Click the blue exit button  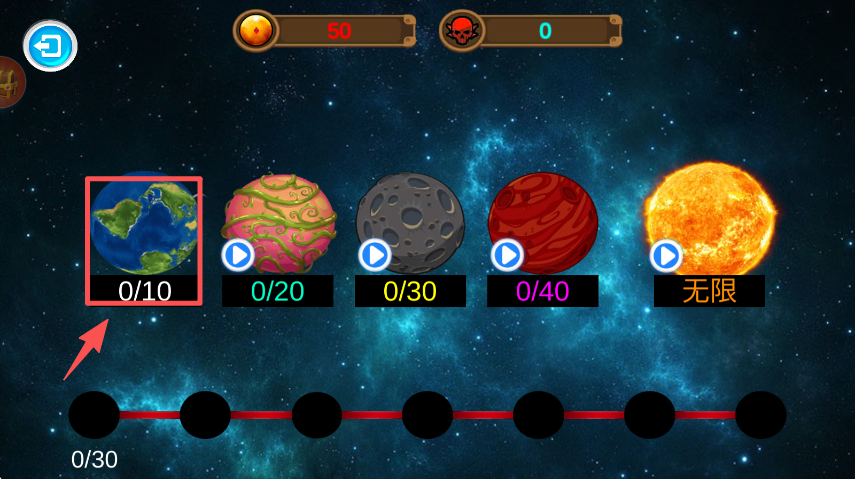click(50, 46)
